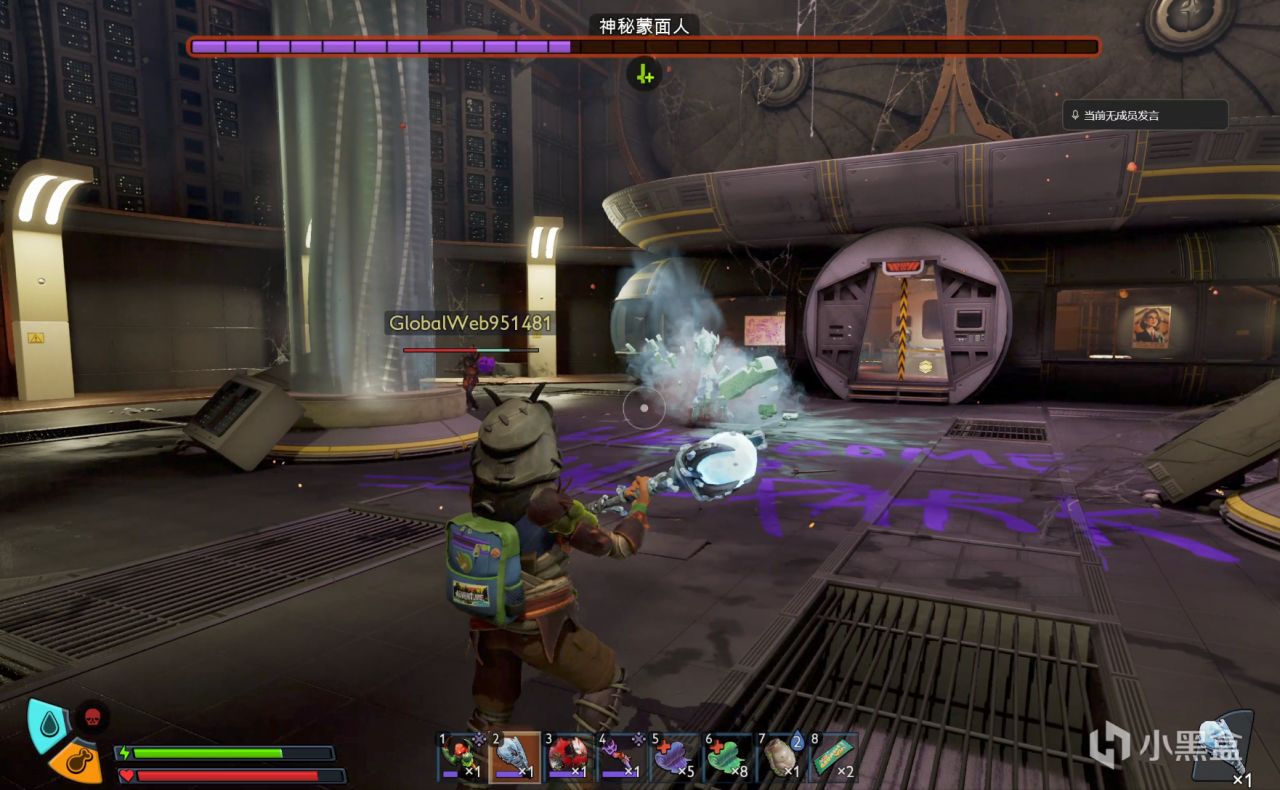Select hotbar slot 1 green-handled weapon

tap(461, 757)
